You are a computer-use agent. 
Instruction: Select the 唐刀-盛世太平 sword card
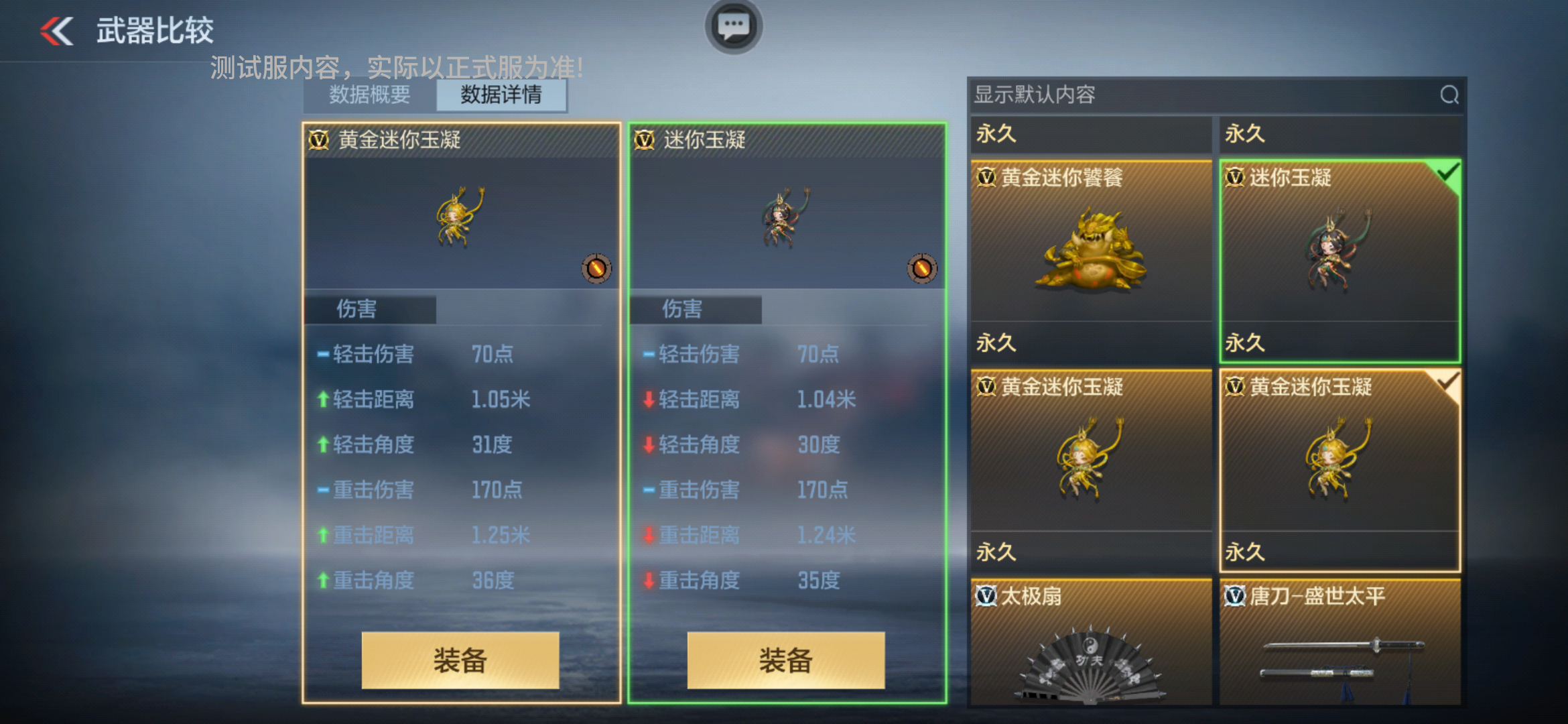[1340, 644]
